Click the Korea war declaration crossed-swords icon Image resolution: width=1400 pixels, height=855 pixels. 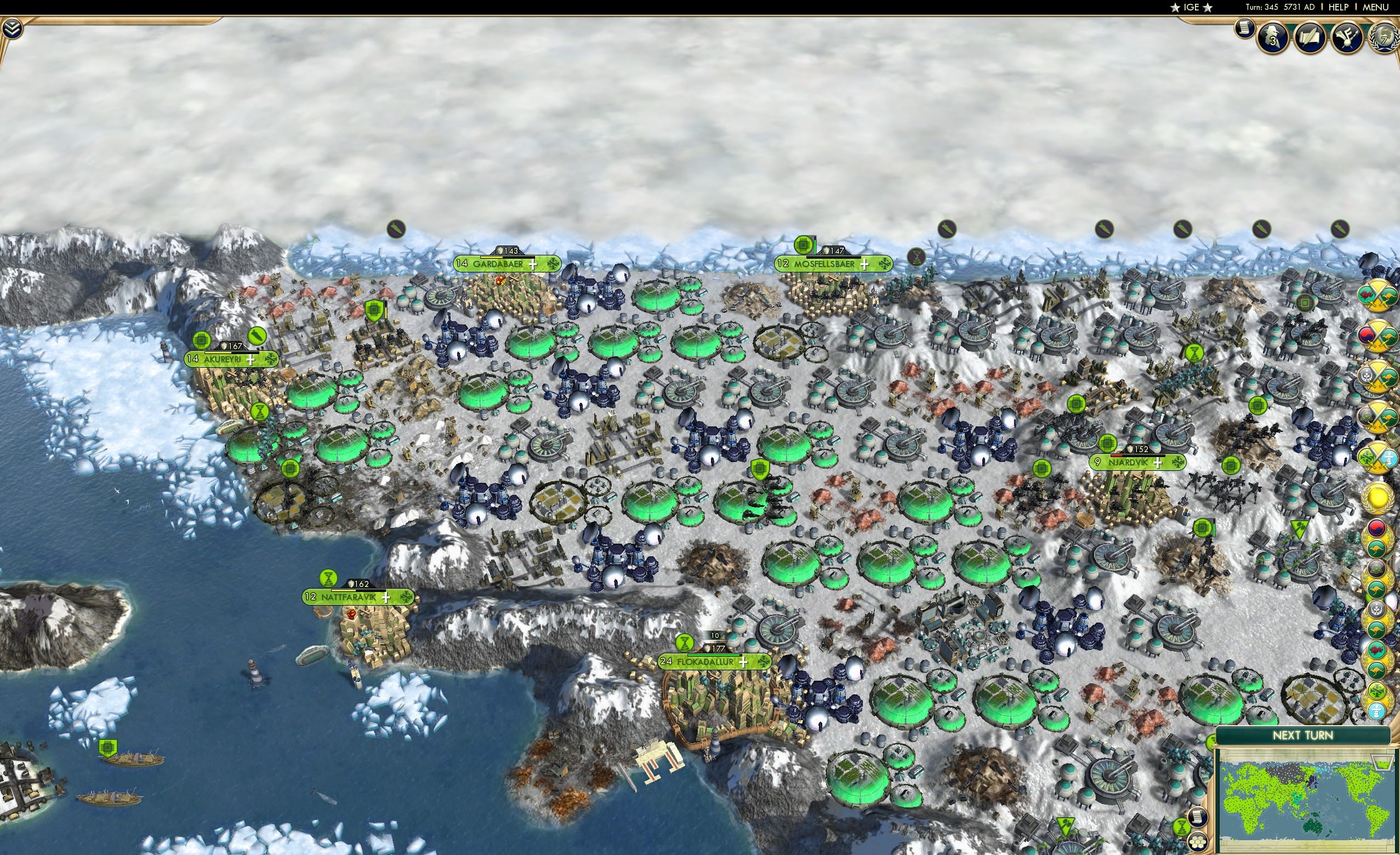tap(1377, 337)
